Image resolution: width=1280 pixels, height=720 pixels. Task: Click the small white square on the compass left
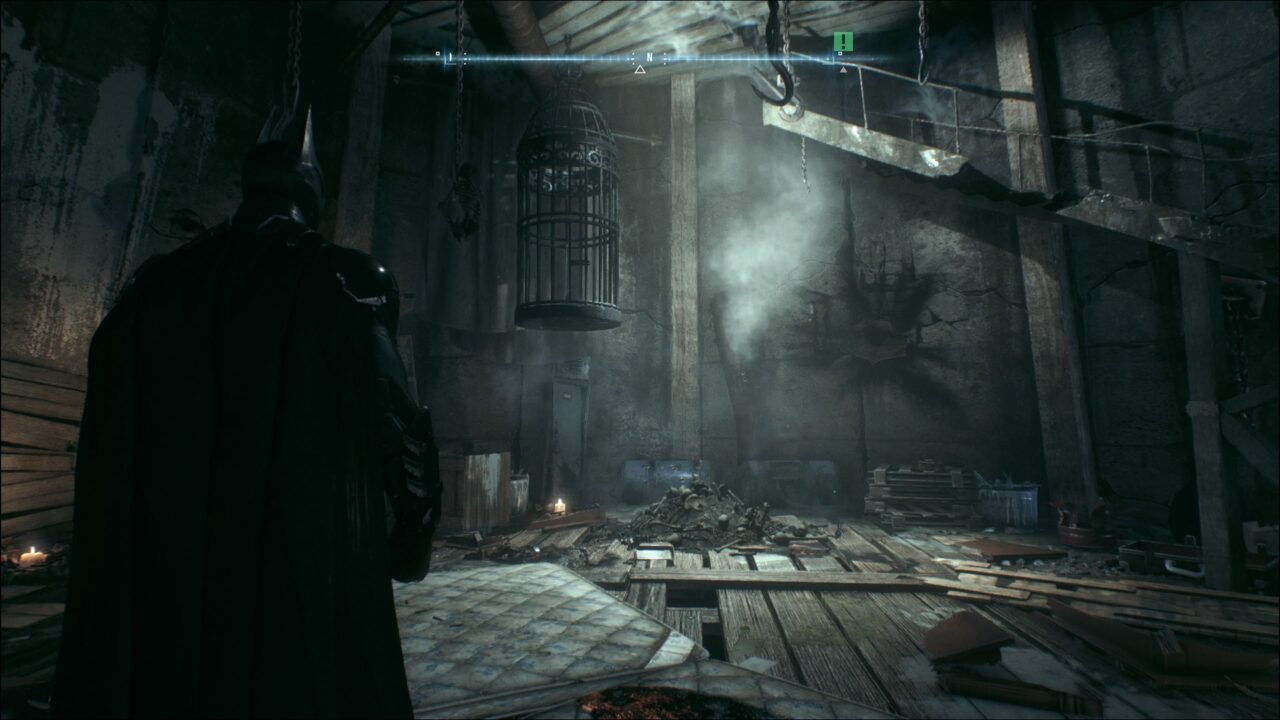(x=437, y=52)
